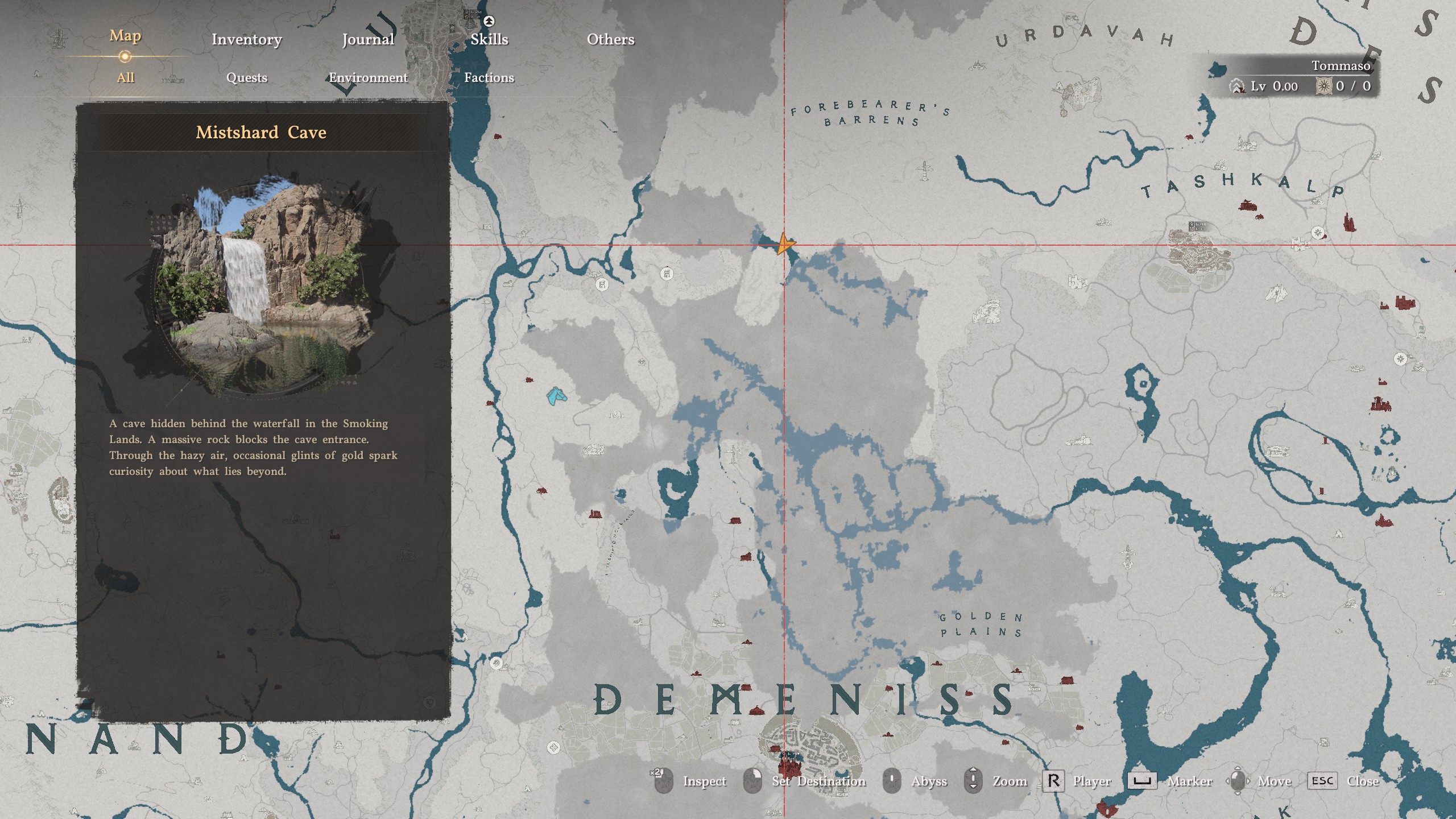Click the orange player arrow marker

(x=784, y=245)
